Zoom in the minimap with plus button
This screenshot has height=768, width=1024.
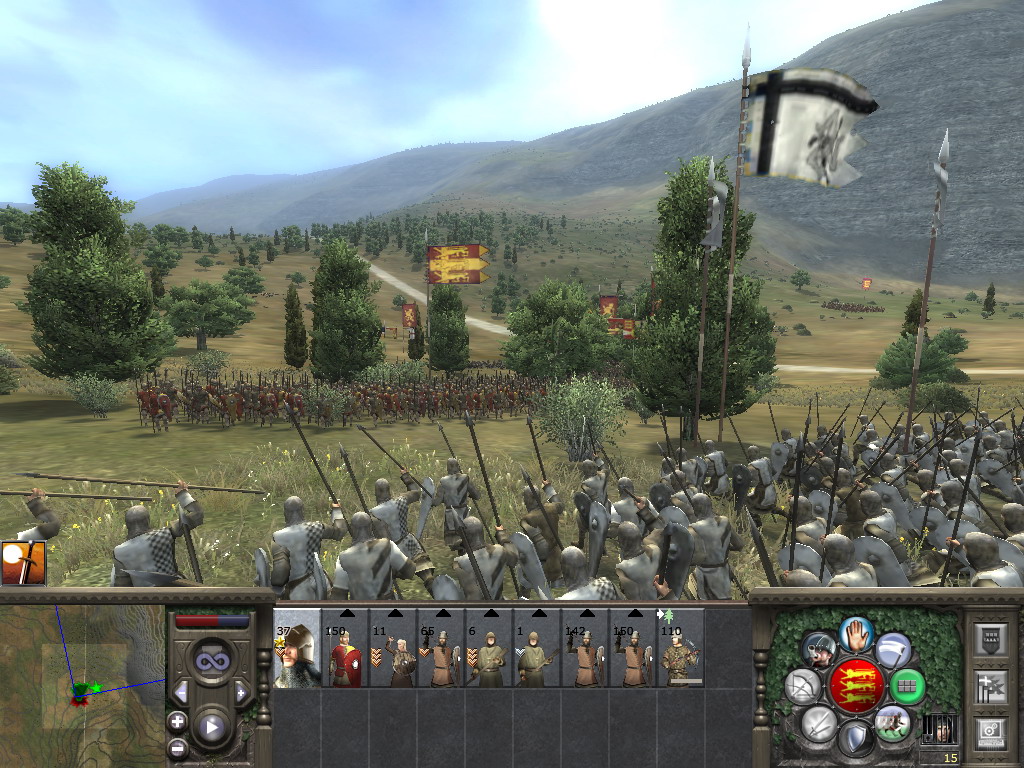[x=178, y=721]
